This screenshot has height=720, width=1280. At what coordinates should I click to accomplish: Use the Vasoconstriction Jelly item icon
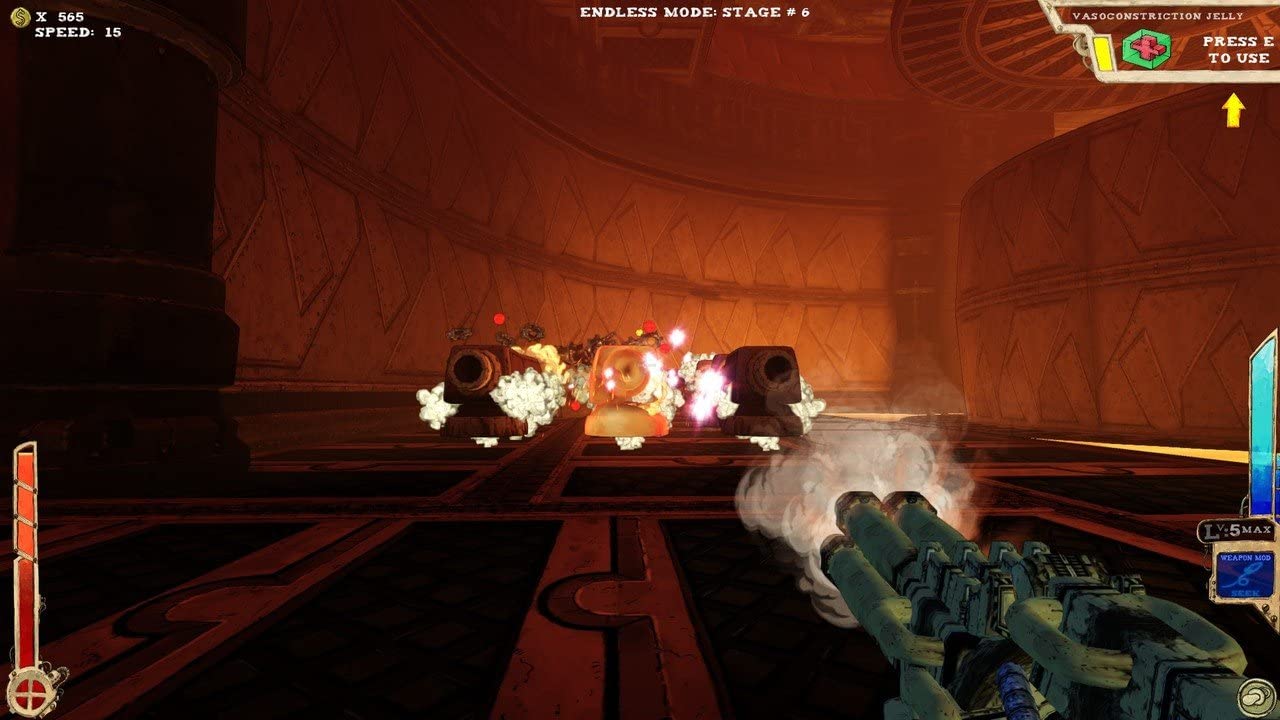1145,48
